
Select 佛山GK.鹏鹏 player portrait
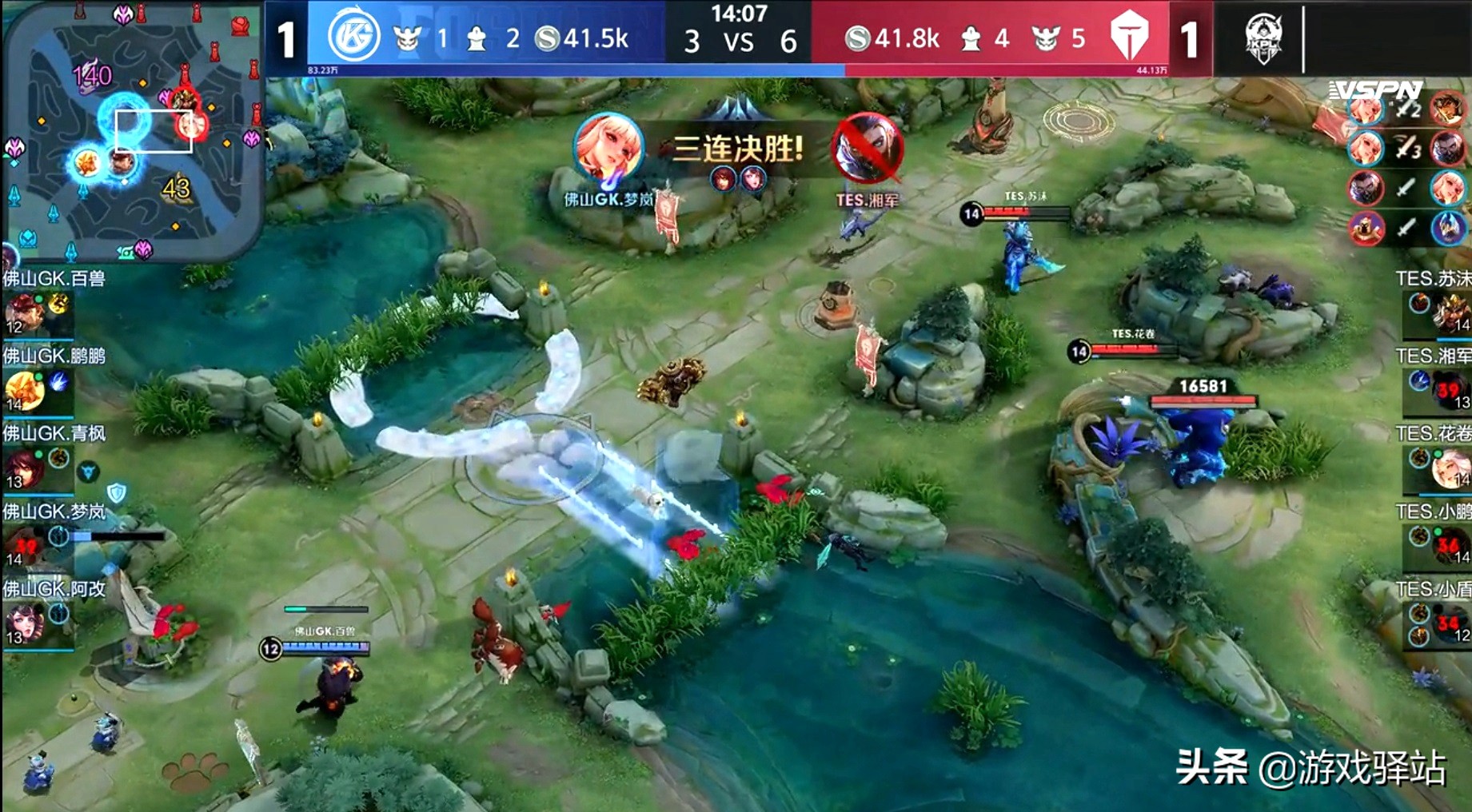tap(24, 390)
